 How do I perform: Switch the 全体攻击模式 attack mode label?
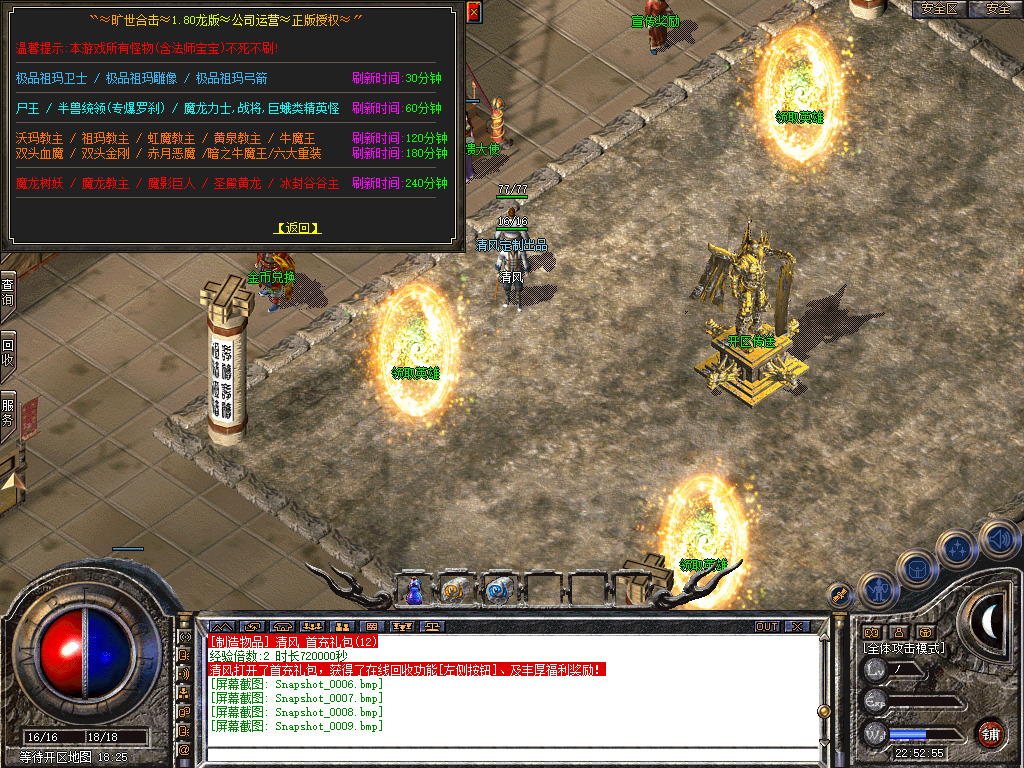(x=904, y=648)
